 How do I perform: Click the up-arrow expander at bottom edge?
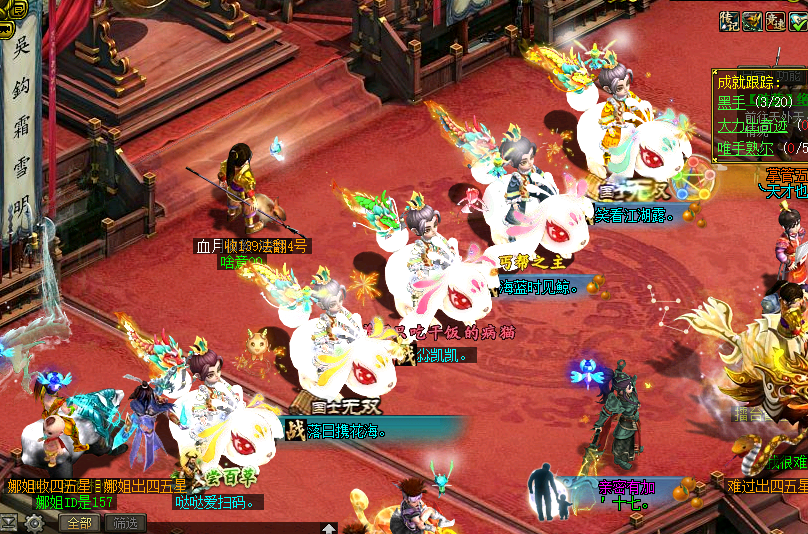point(328,528)
